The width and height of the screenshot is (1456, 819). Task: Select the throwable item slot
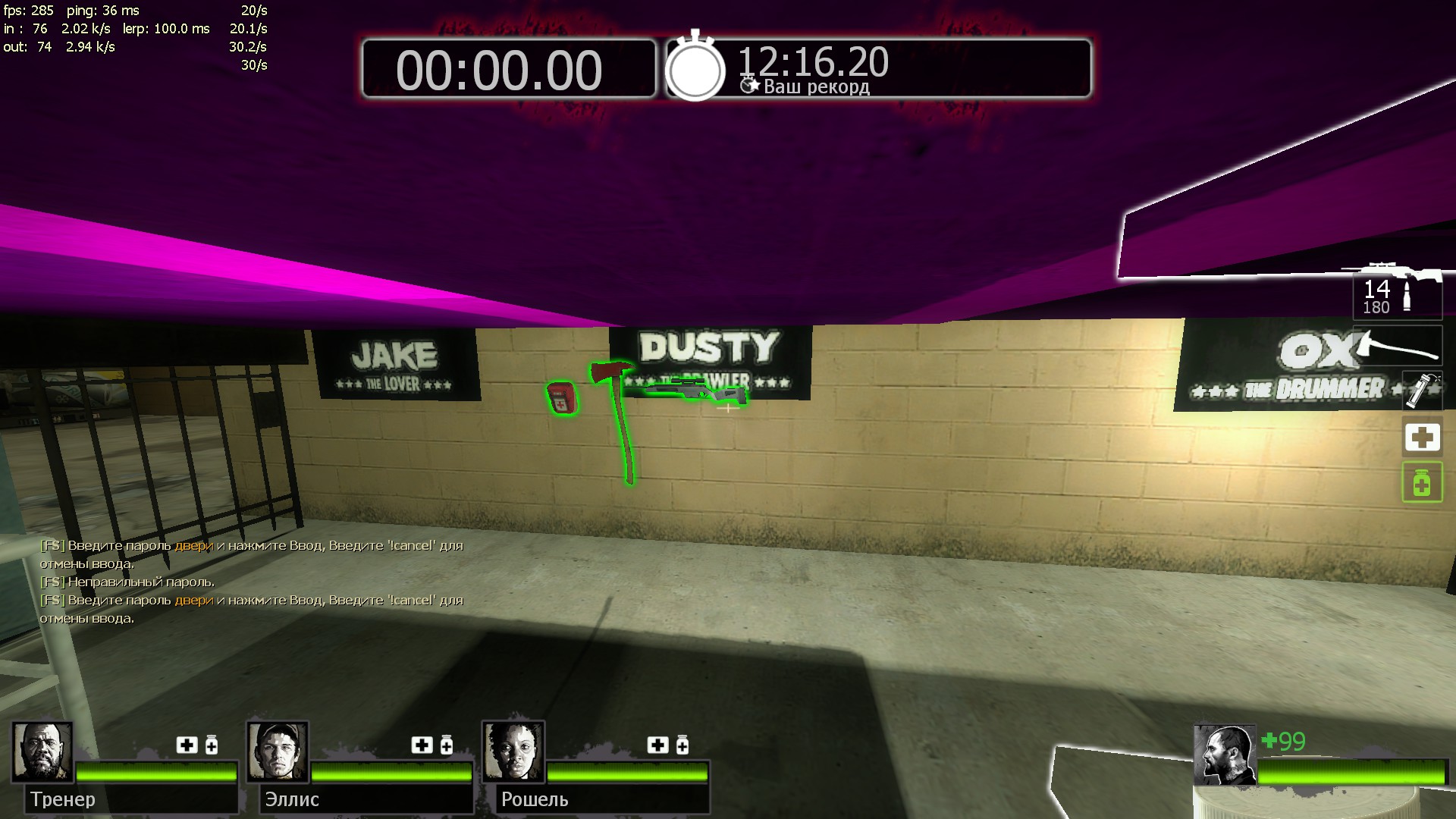[x=1422, y=391]
